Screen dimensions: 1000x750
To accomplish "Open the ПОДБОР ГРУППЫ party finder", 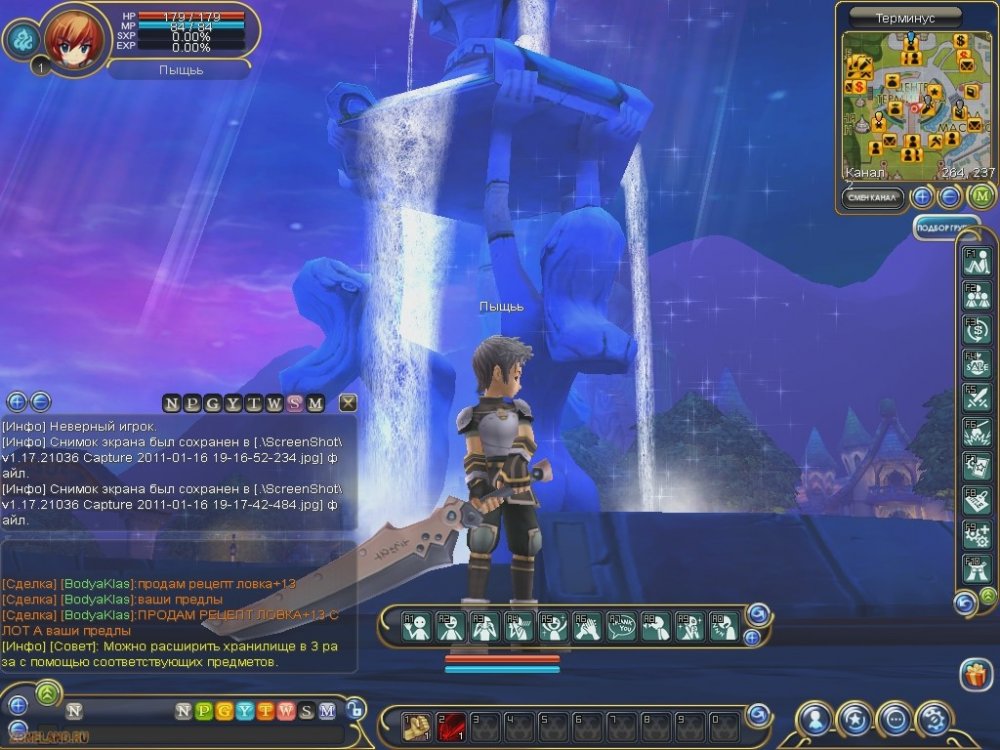I will [946, 228].
